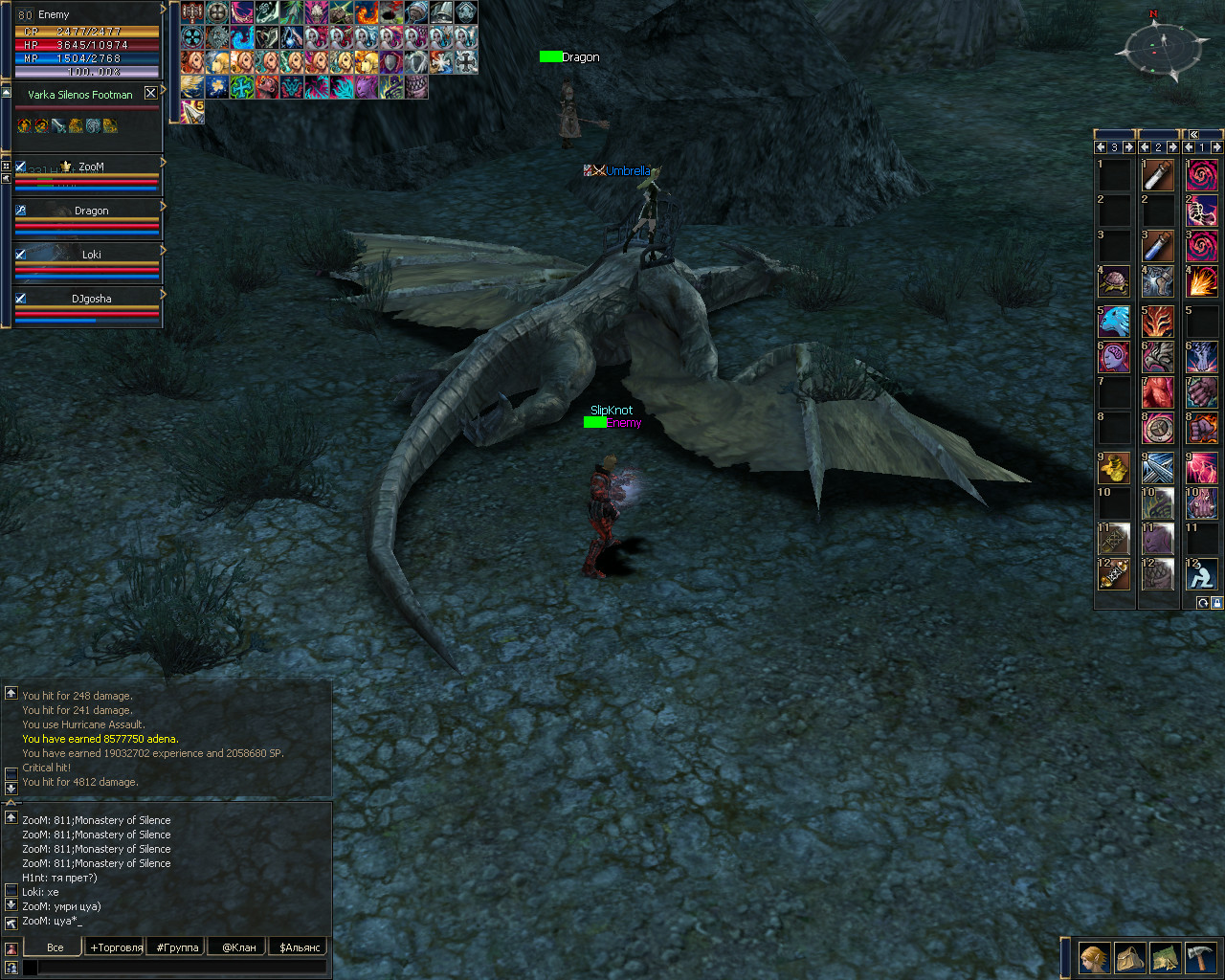Activate the sit/rest action hotbar slot
1225x980 pixels.
tap(1202, 574)
